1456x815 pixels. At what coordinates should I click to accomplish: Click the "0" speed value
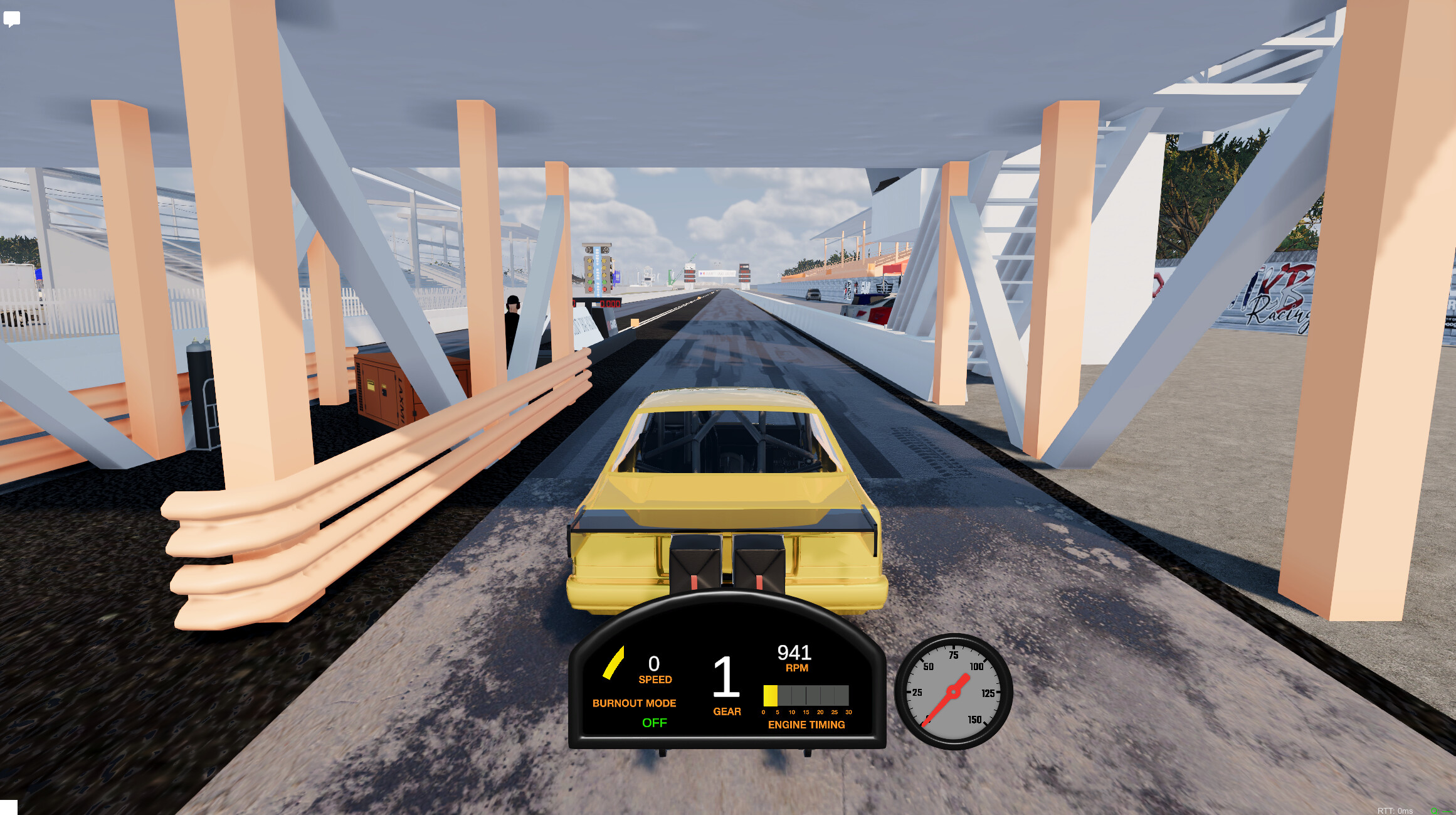[654, 662]
